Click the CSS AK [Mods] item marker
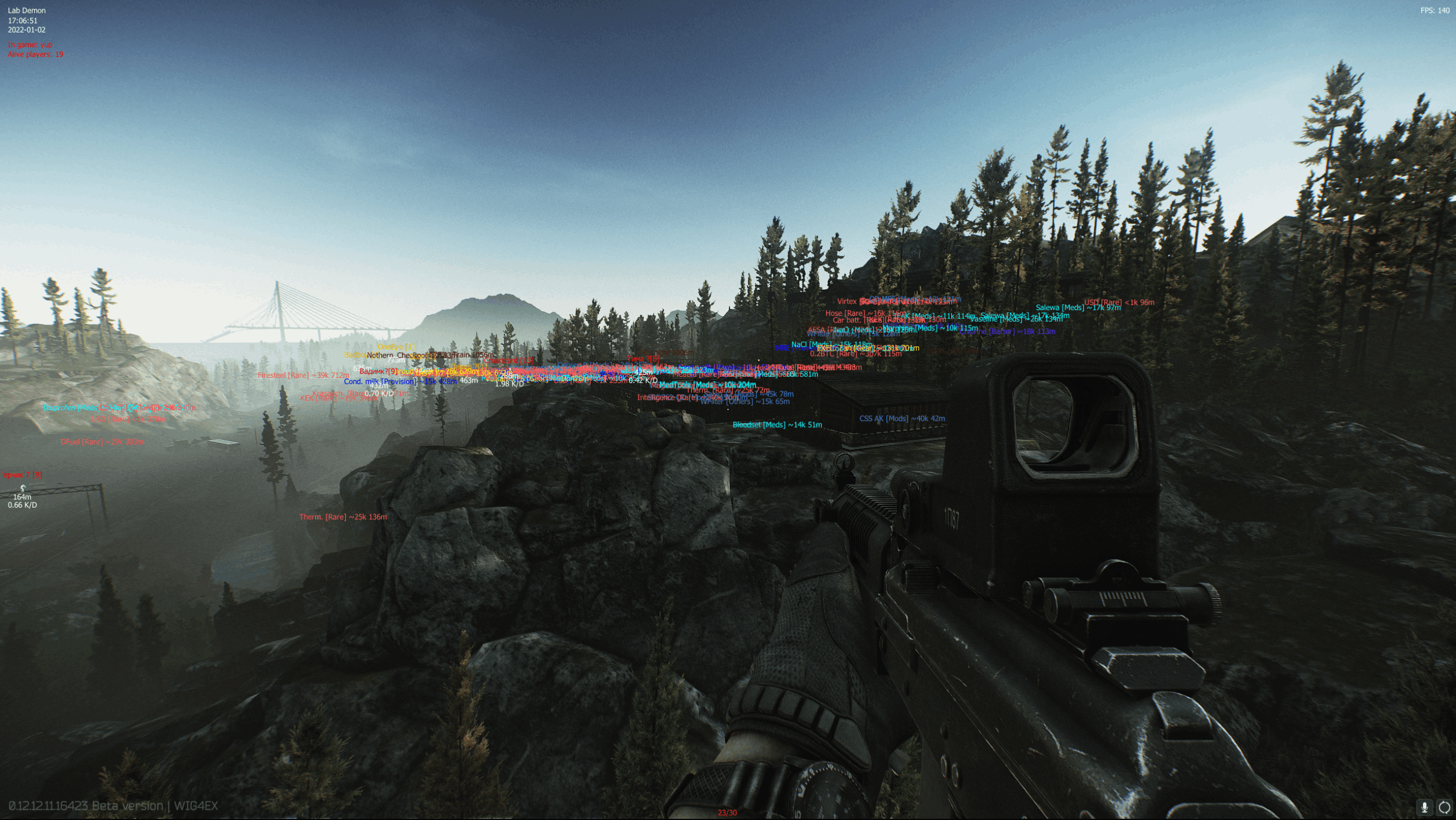 [x=902, y=418]
